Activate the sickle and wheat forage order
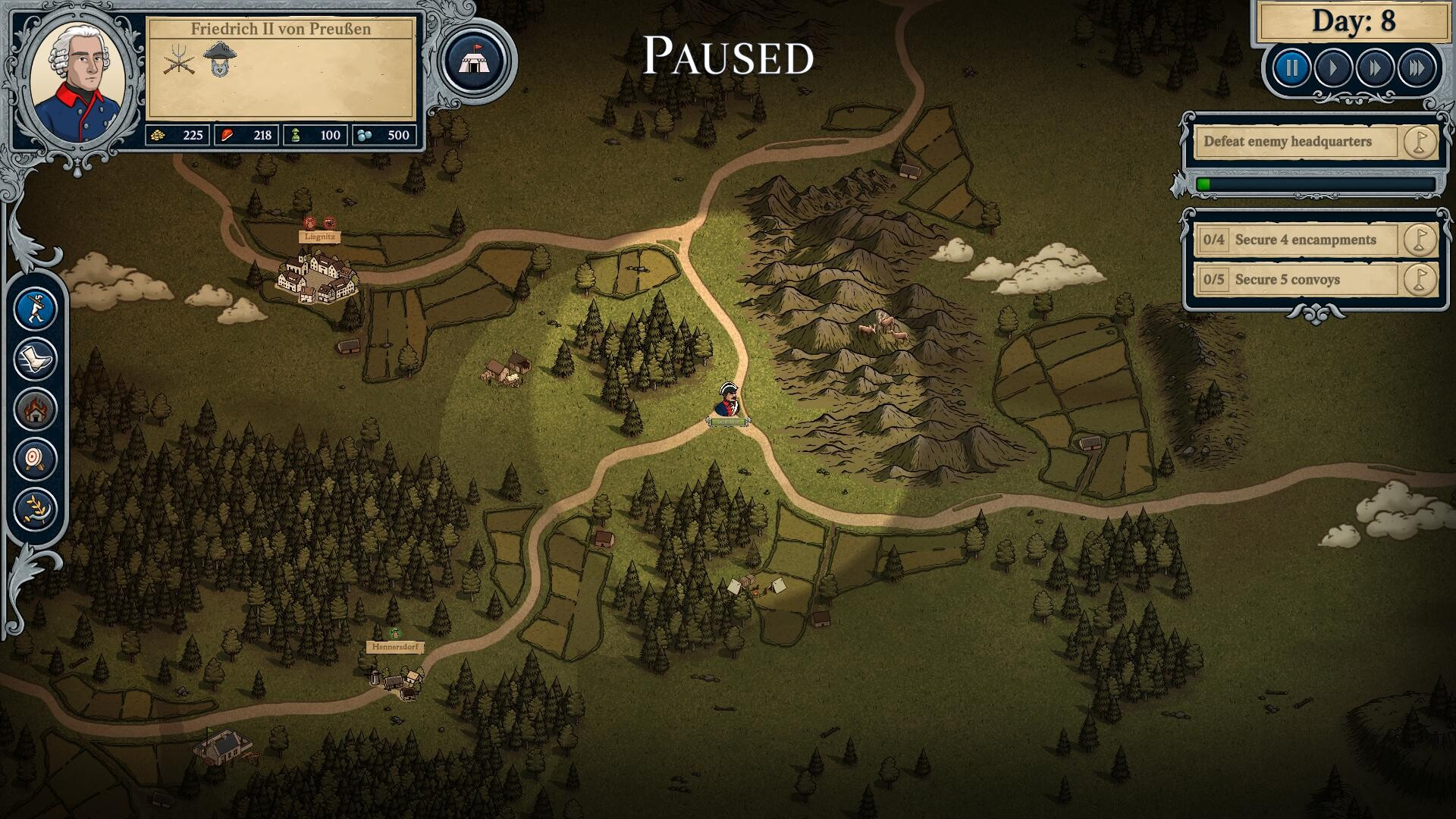Screen dimensions: 1456x819 36,508
